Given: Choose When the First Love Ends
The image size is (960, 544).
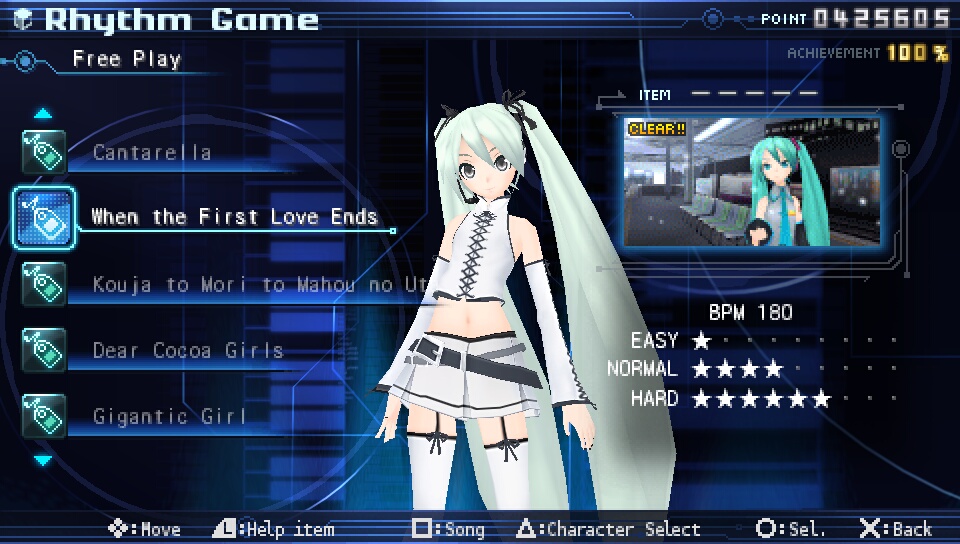Looking at the screenshot, I should 234,217.
